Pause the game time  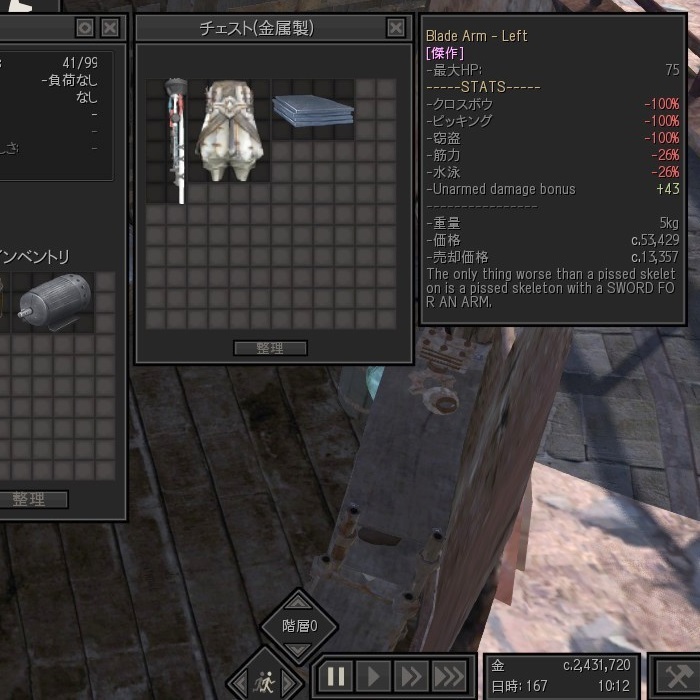pos(336,676)
